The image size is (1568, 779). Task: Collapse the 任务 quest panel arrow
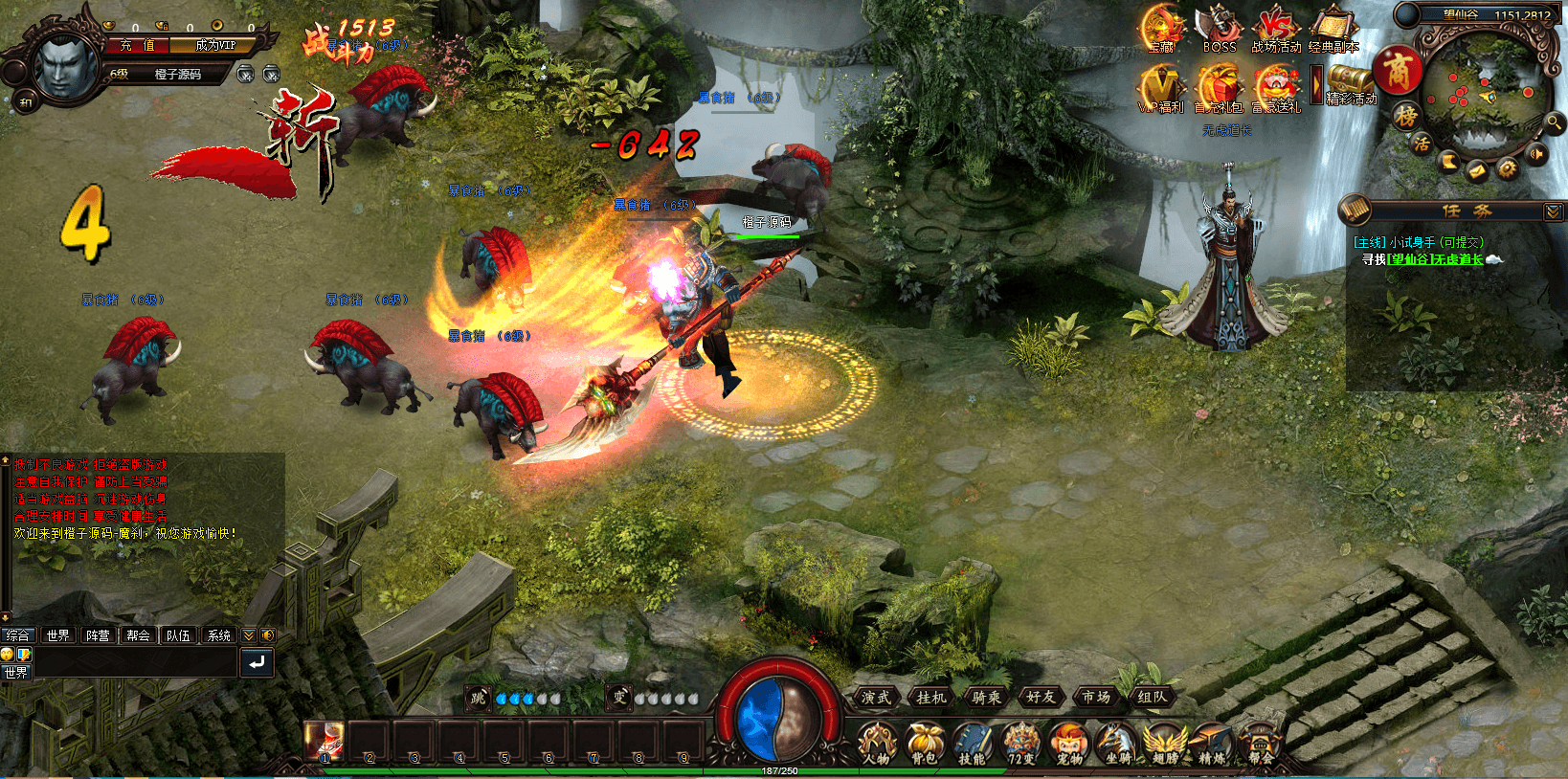point(1553,211)
